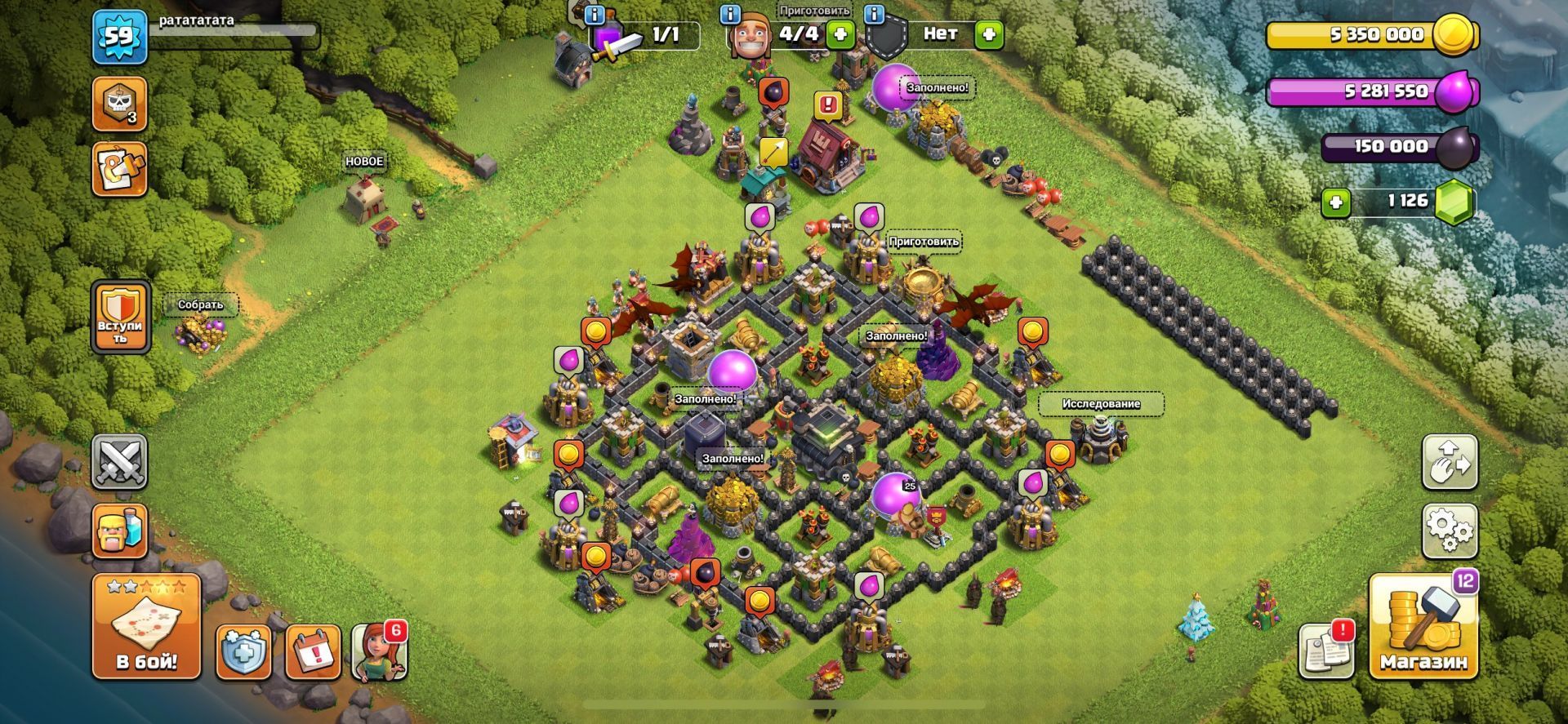Open the trophy league skull badge
This screenshot has height=724, width=1568.
[119, 104]
